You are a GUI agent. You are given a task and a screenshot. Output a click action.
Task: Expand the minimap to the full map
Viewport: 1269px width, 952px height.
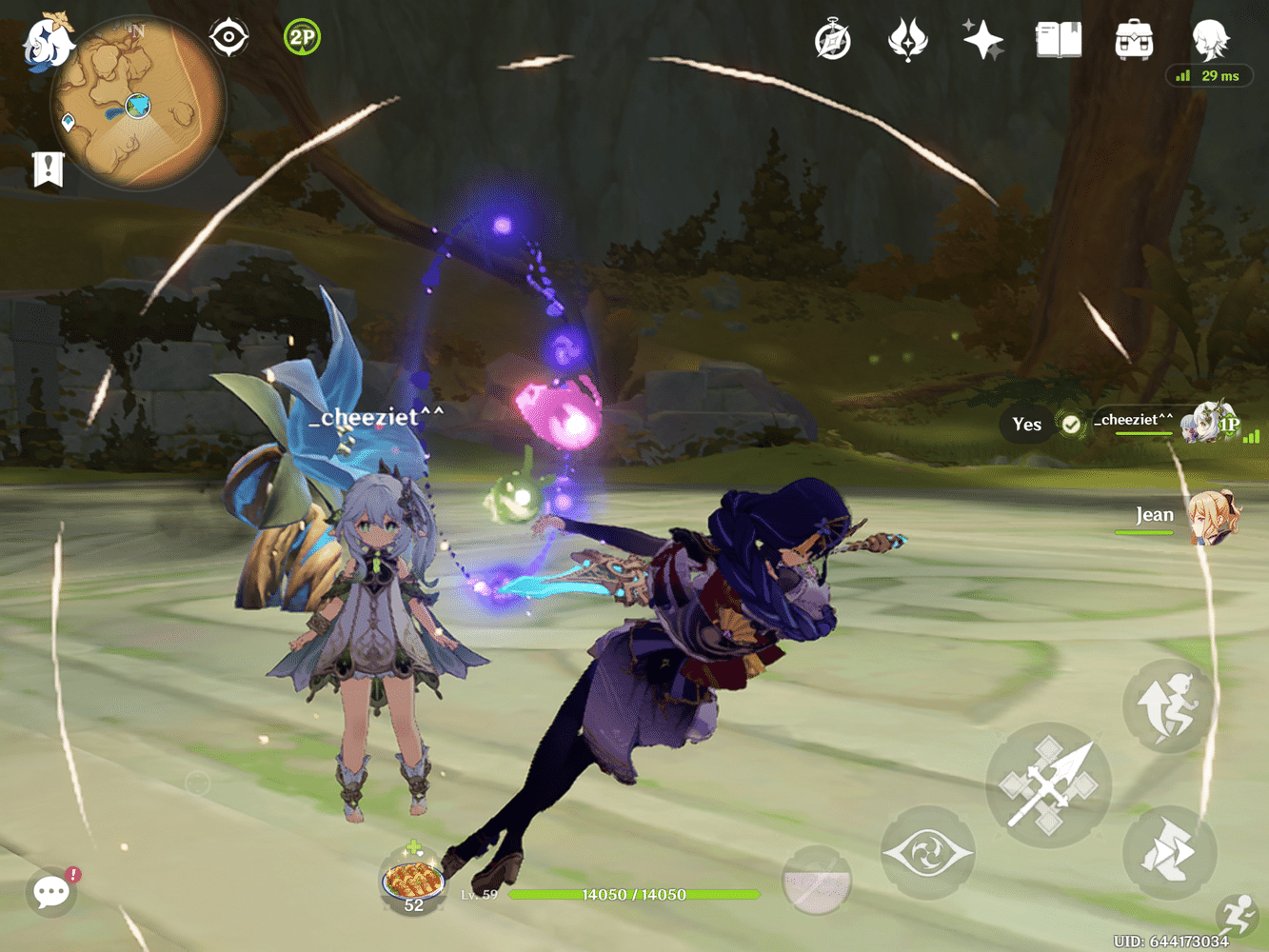click(141, 105)
